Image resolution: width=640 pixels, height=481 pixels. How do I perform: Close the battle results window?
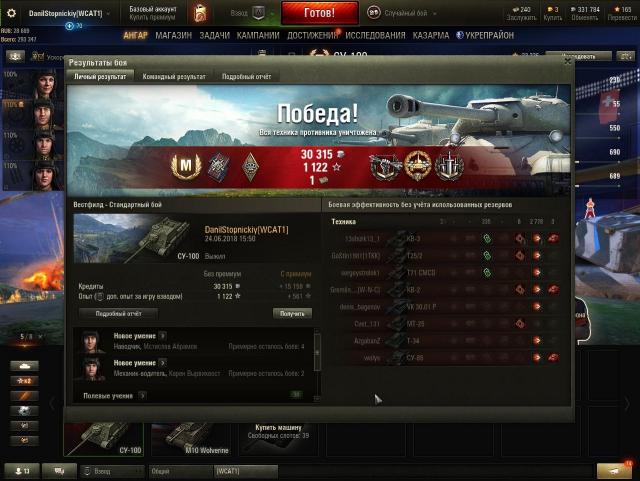pos(567,61)
